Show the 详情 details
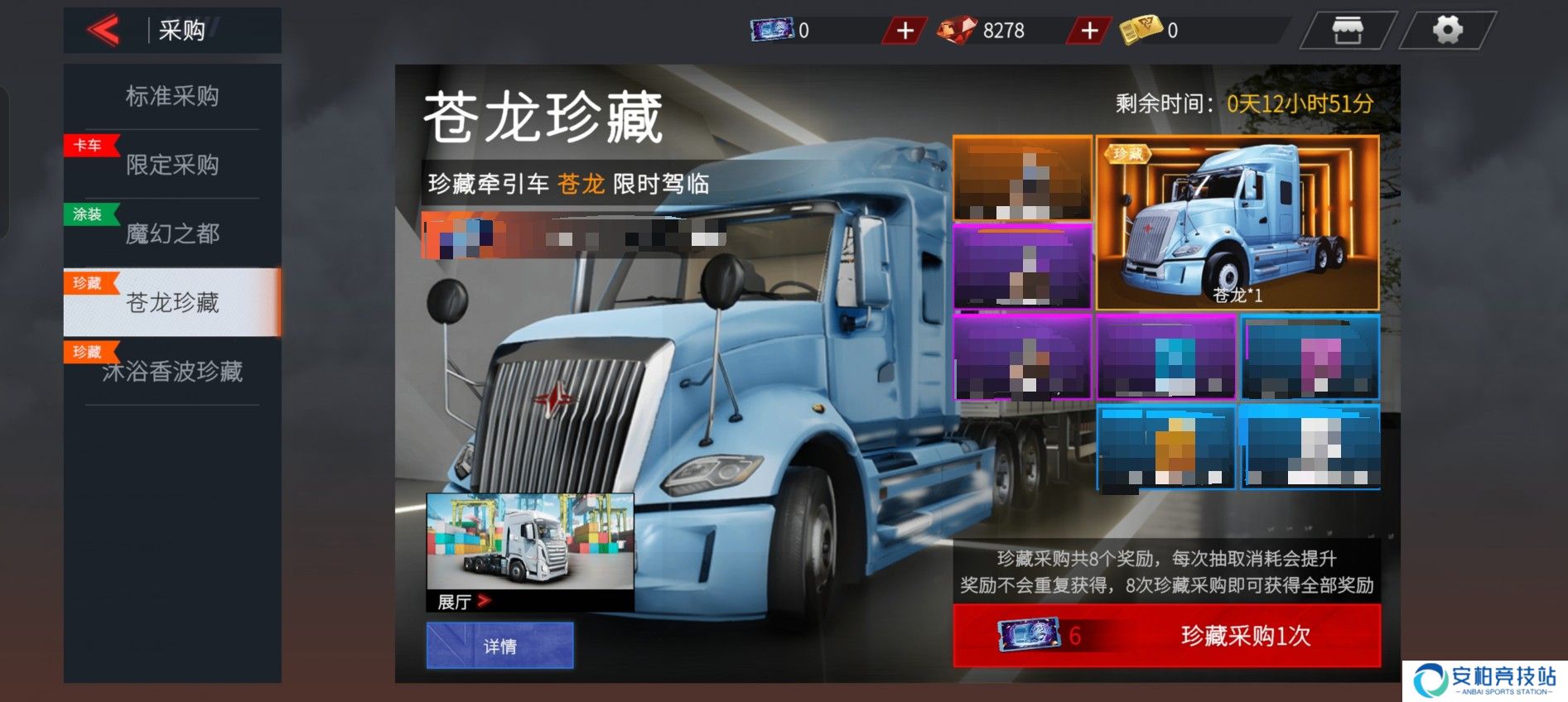This screenshot has width=1568, height=702. pos(499,646)
